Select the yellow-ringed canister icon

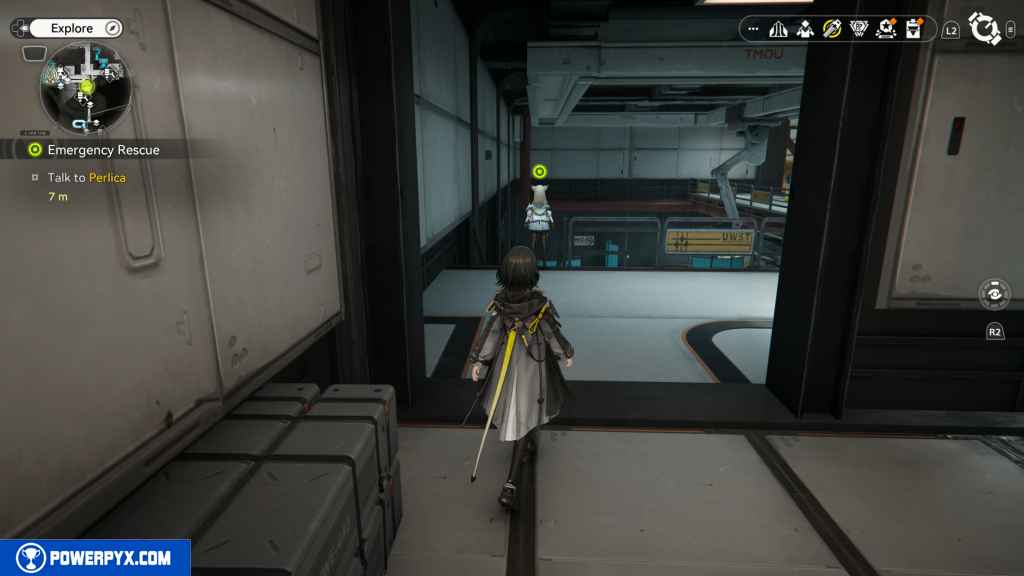coord(832,29)
